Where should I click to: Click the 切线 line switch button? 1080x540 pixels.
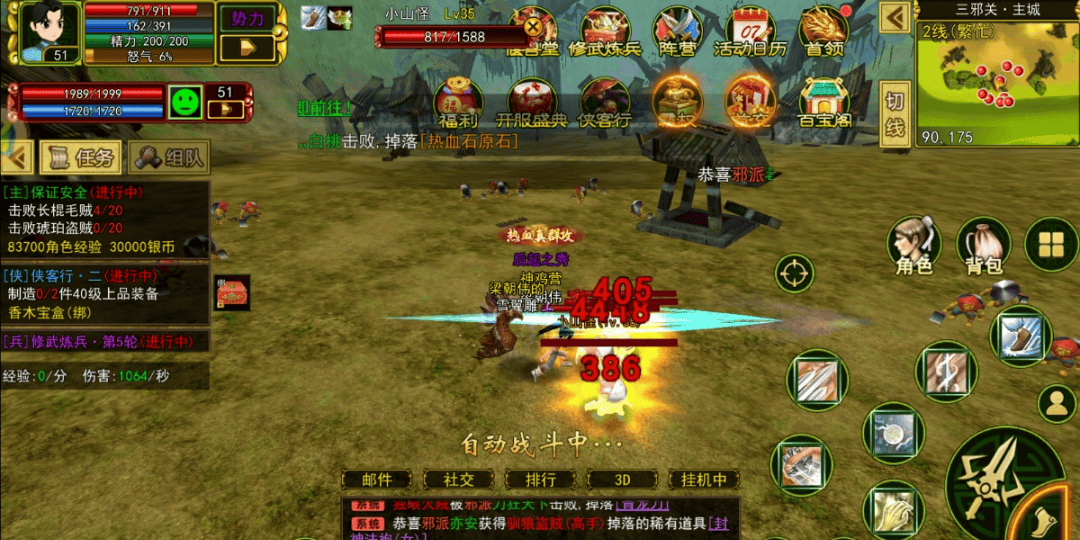[895, 114]
